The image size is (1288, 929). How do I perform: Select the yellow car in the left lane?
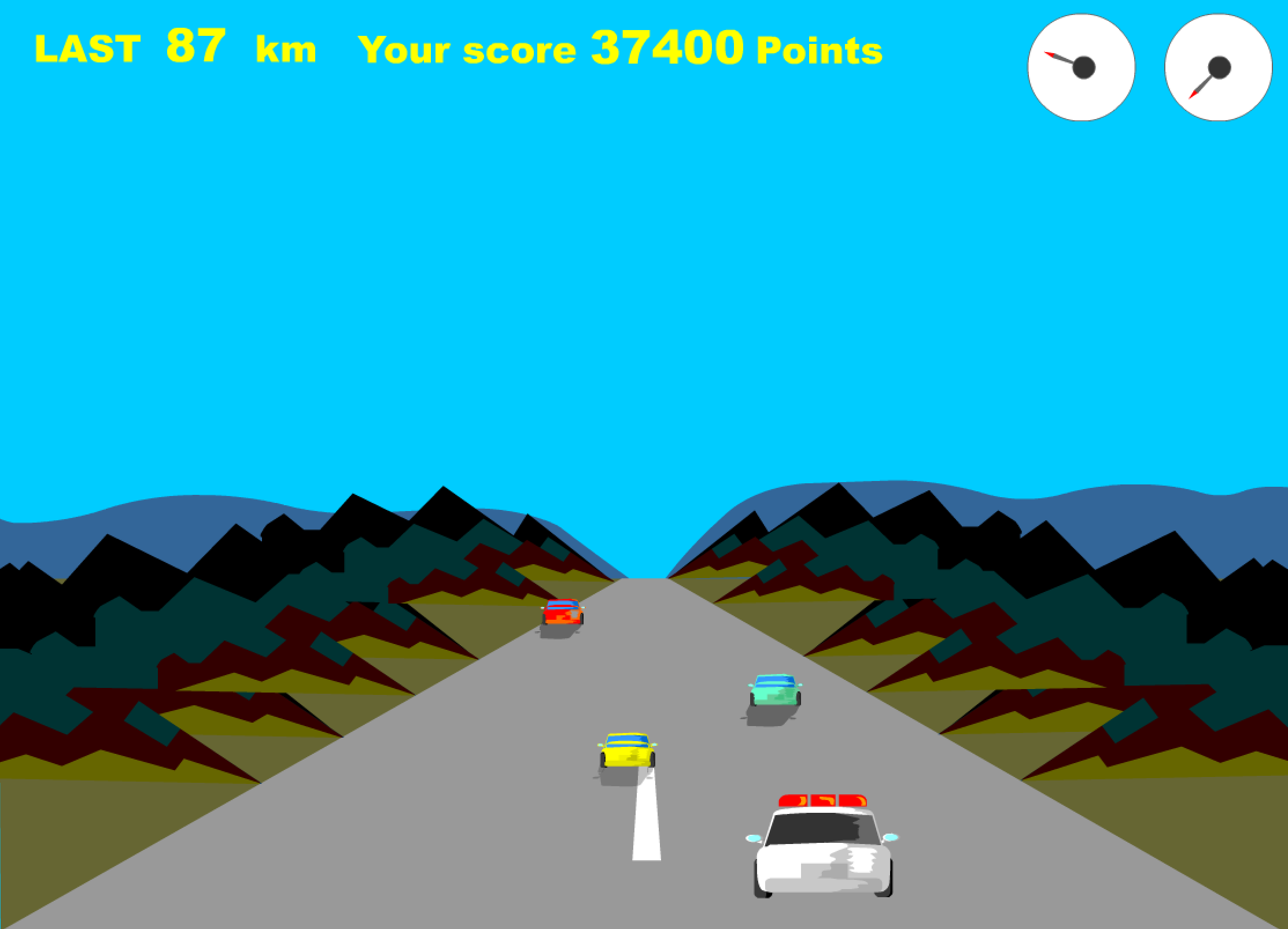[x=626, y=749]
